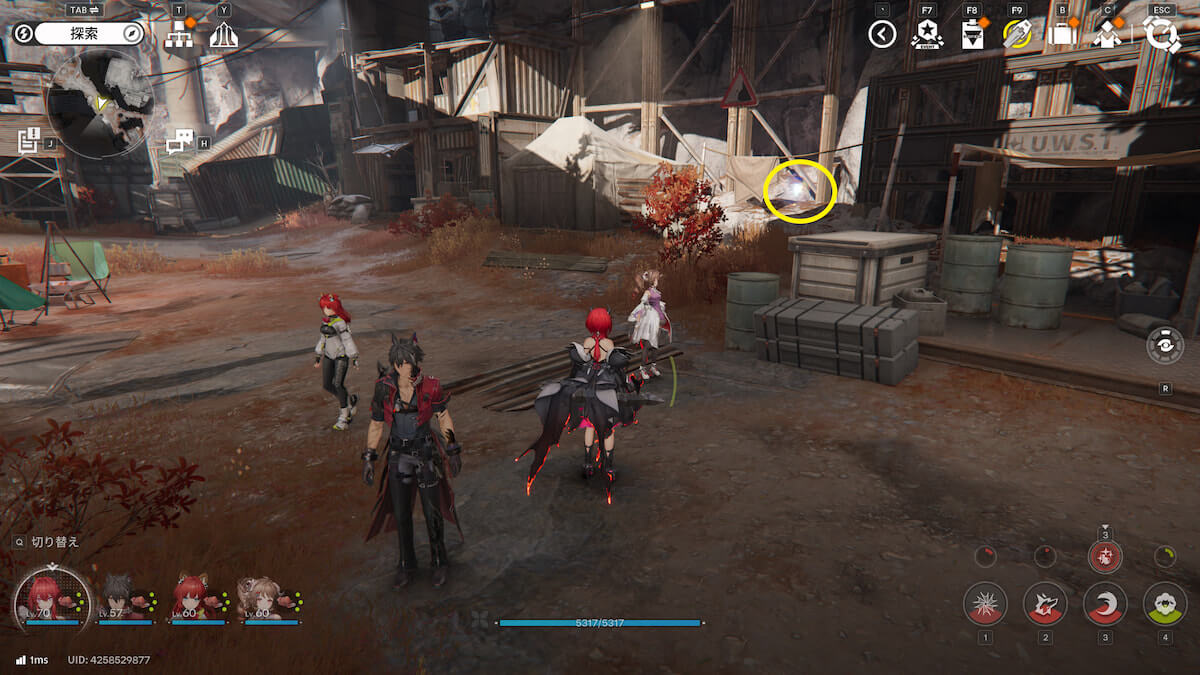Viewport: 1200px width, 675px height.
Task: Open the Event star badge menu
Action: [927, 35]
